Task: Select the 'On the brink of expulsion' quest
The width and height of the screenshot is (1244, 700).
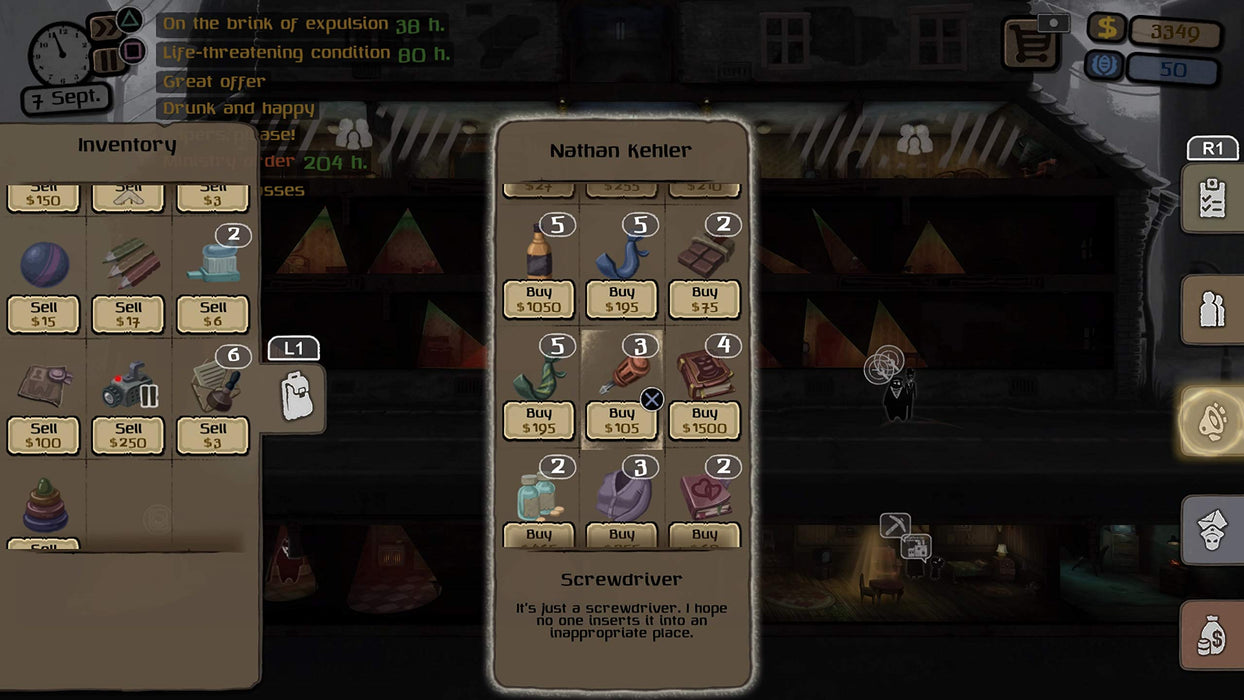Action: (275, 24)
